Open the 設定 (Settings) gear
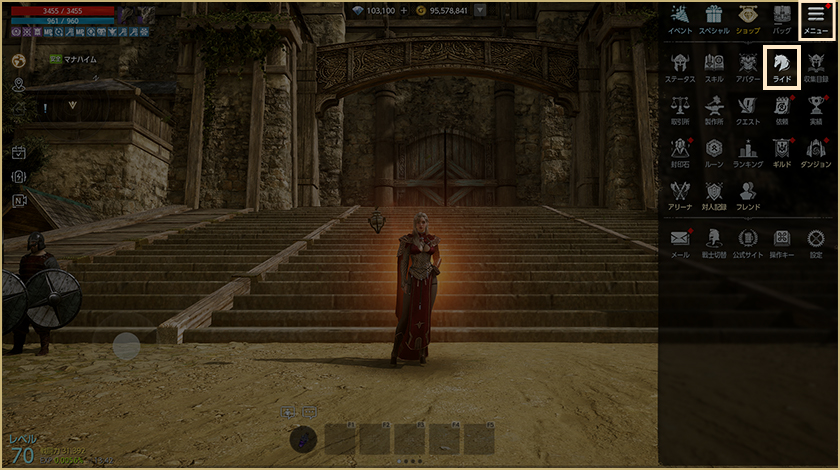Viewport: 840px width, 470px height. 816,242
